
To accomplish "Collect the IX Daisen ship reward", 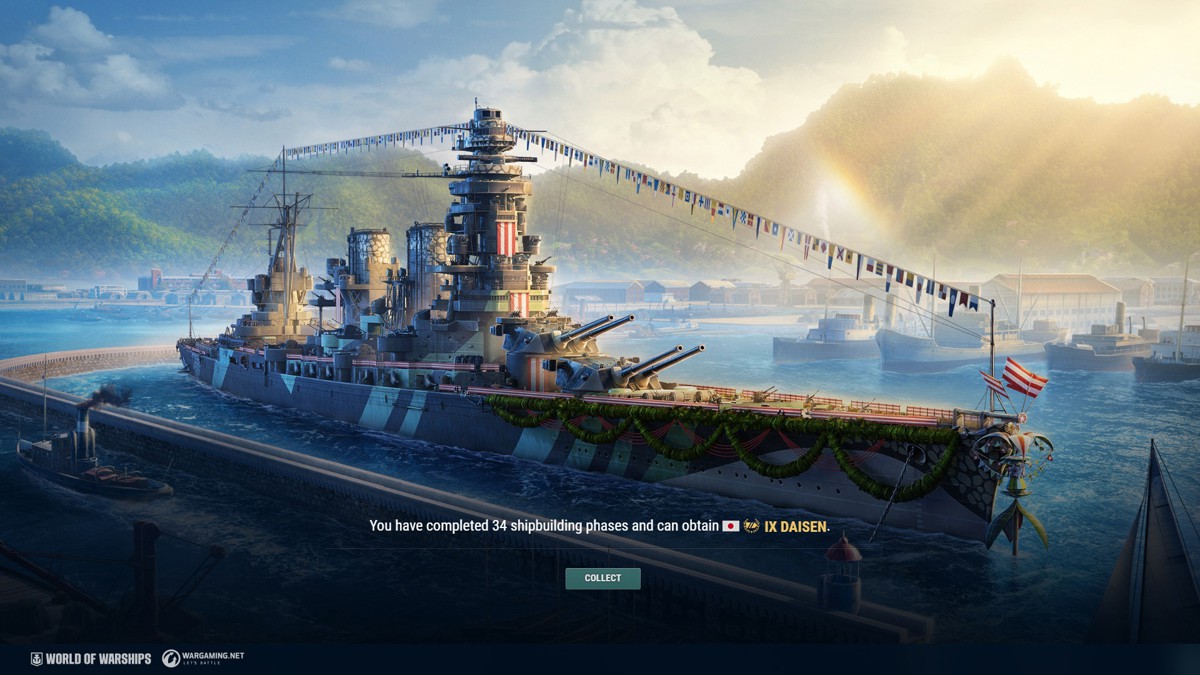I will (x=602, y=578).
